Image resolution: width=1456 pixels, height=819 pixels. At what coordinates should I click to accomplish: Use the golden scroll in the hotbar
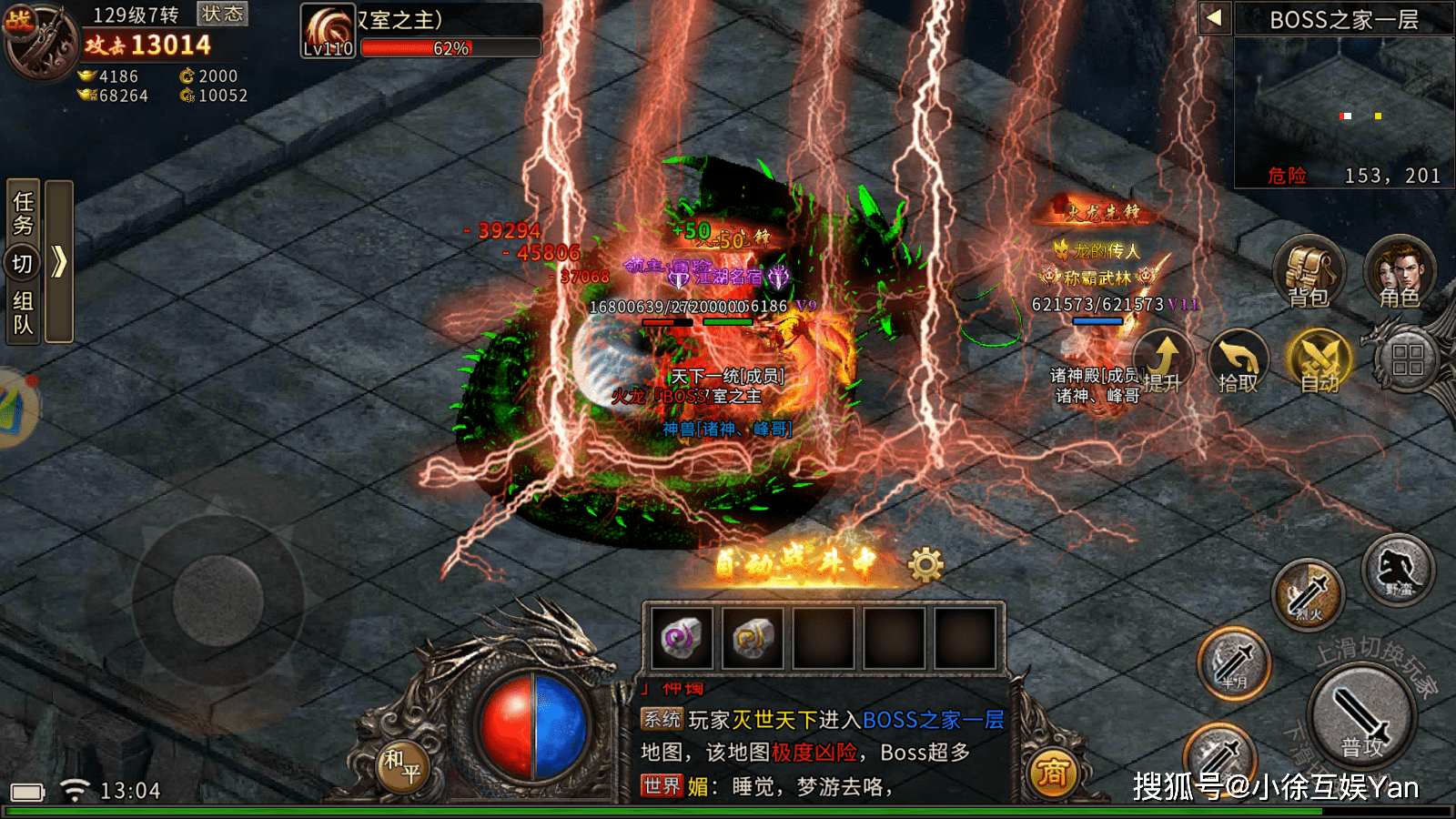tap(753, 638)
